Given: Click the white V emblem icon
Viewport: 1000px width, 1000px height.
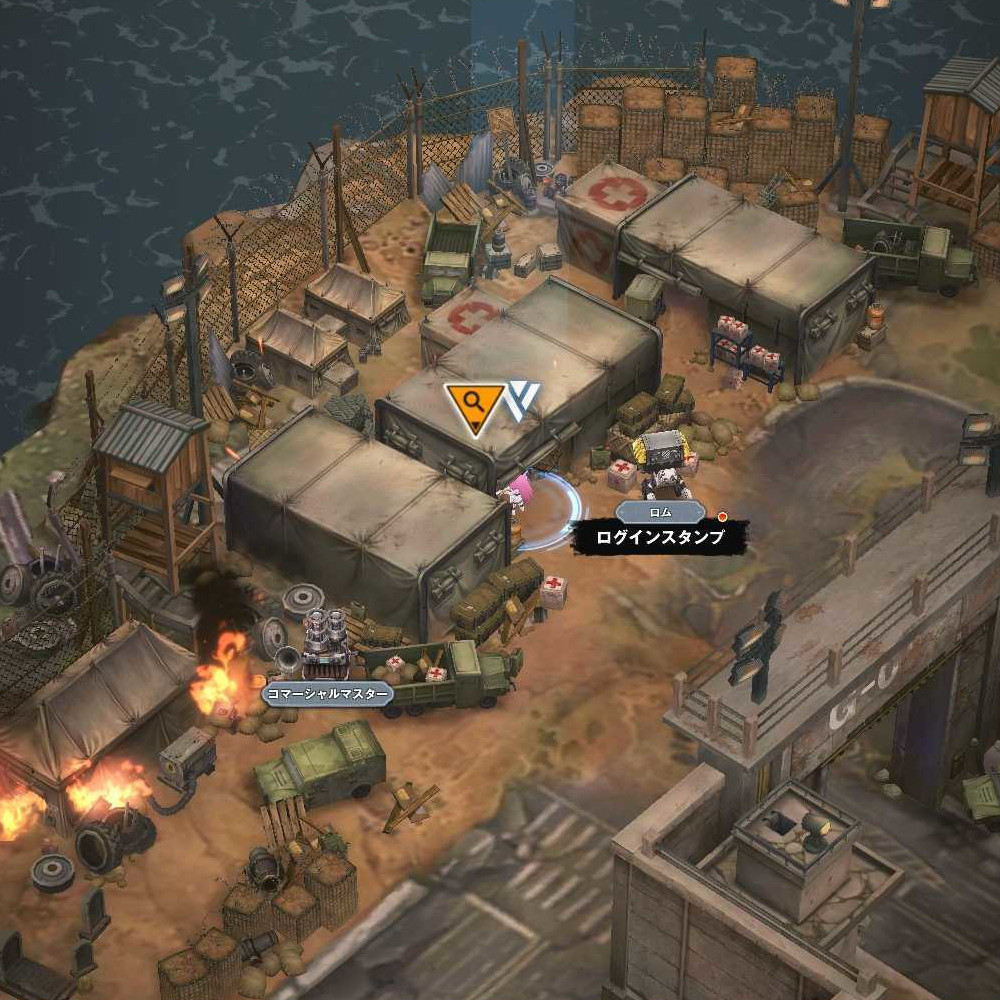Looking at the screenshot, I should point(521,400).
